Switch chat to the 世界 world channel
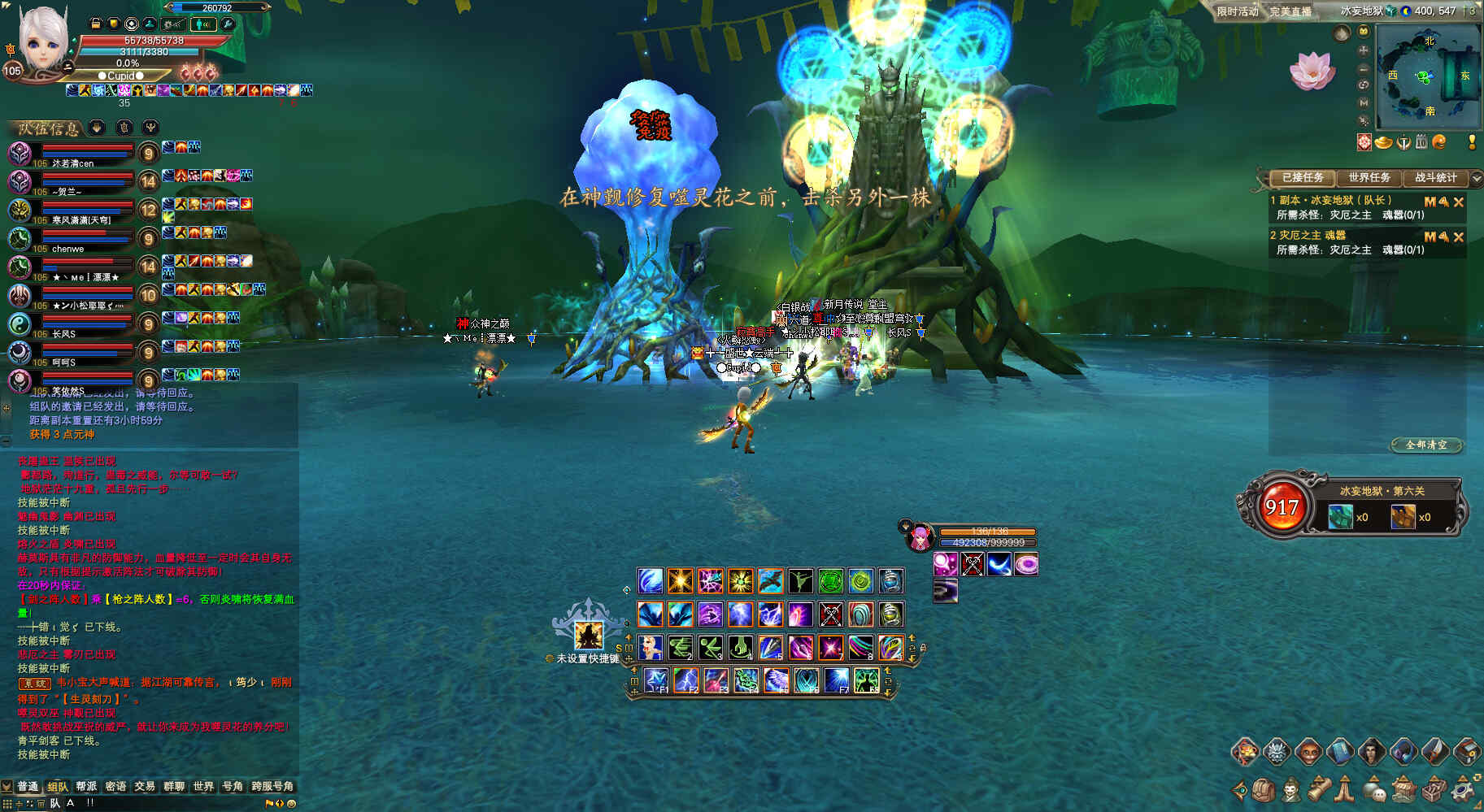 203,786
